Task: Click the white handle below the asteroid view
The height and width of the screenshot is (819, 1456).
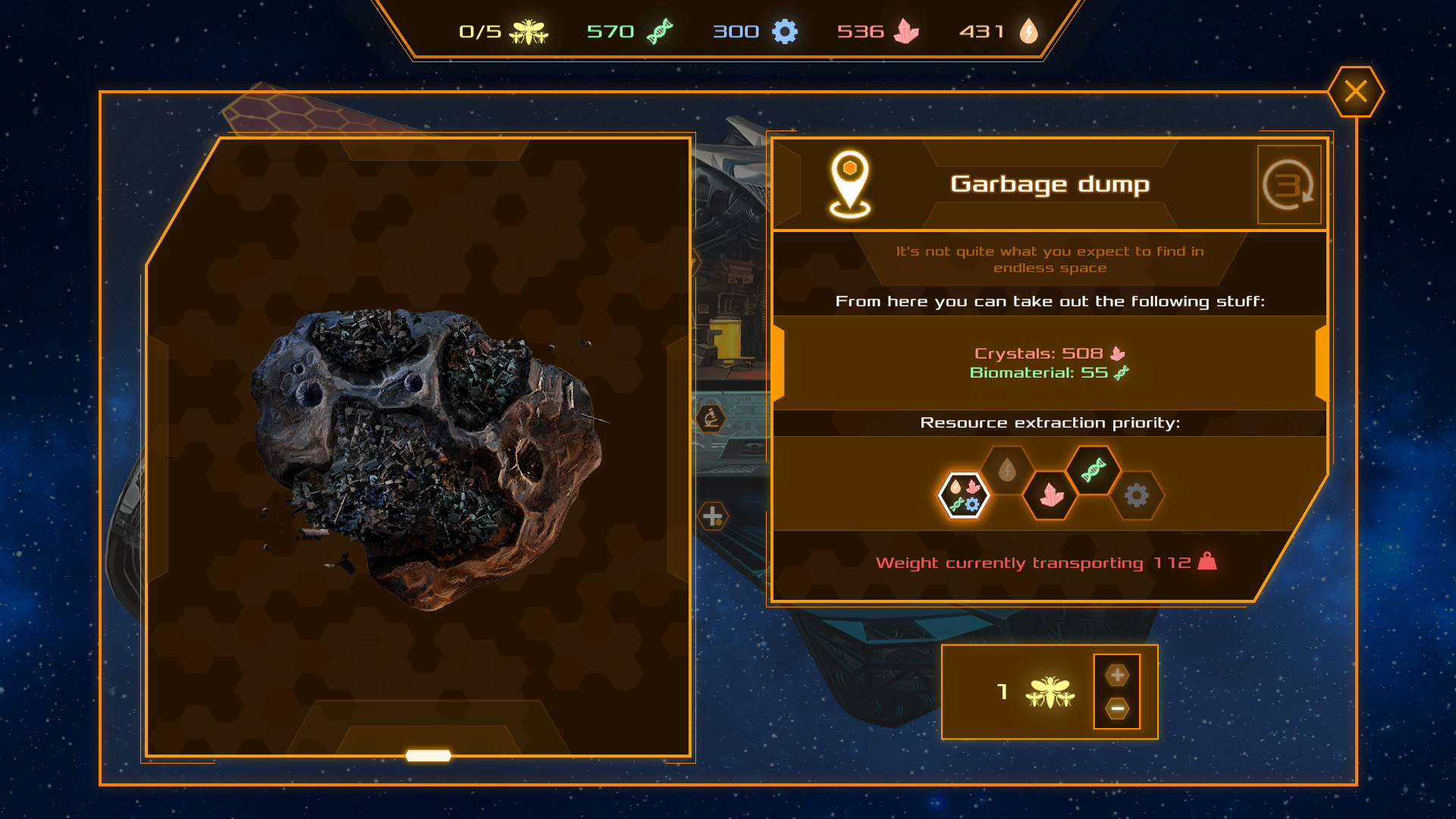Action: click(427, 755)
